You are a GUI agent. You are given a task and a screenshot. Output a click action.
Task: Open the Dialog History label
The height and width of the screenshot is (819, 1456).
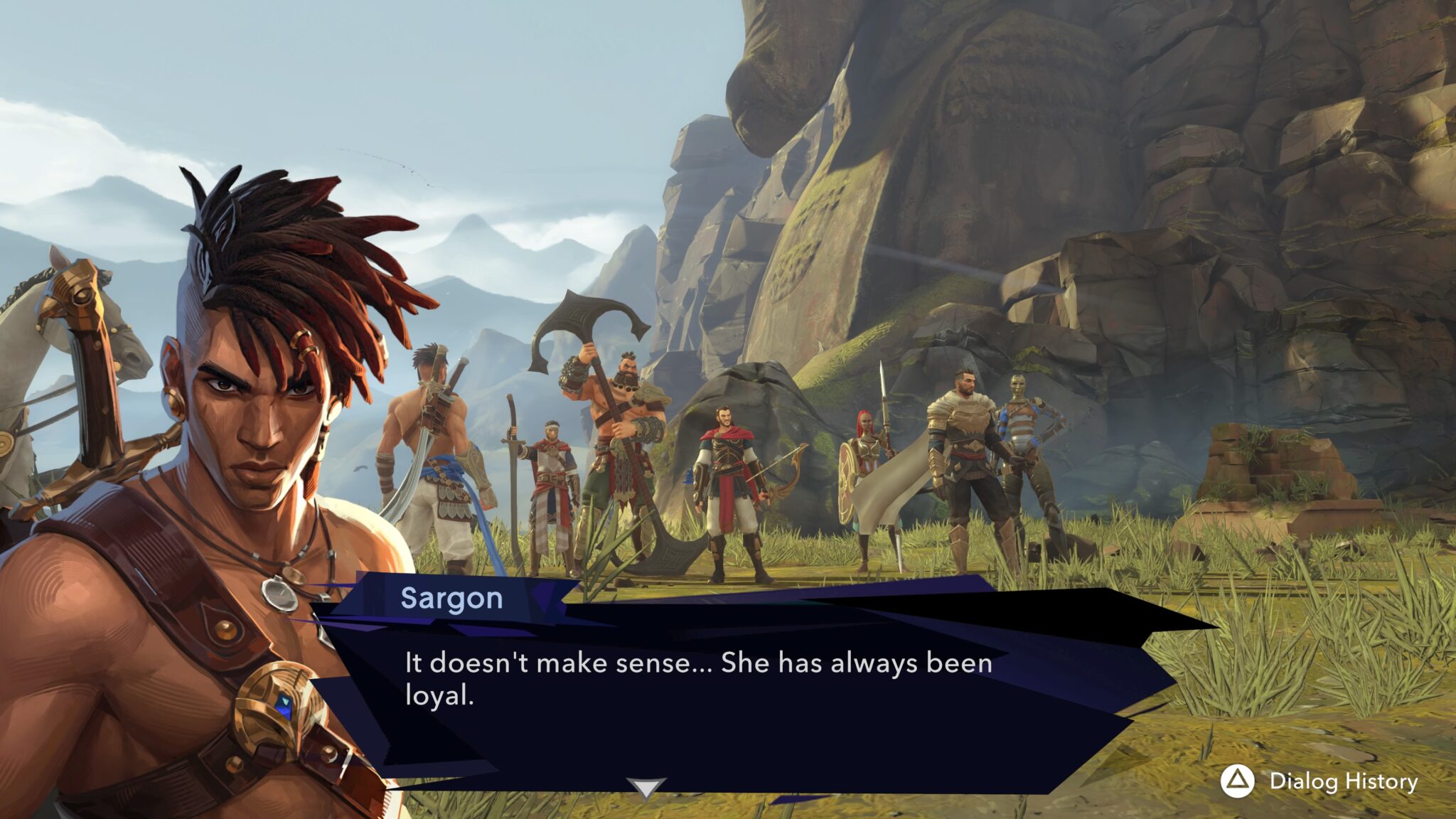point(1343,781)
